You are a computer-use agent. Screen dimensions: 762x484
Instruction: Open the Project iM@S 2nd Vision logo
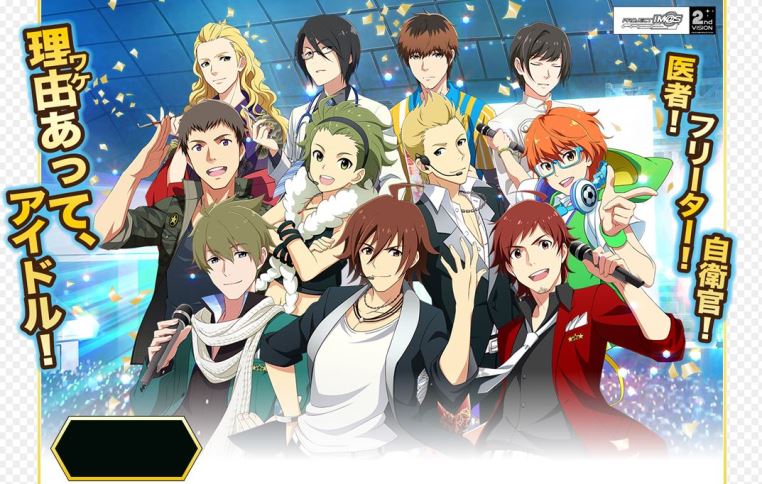click(665, 20)
